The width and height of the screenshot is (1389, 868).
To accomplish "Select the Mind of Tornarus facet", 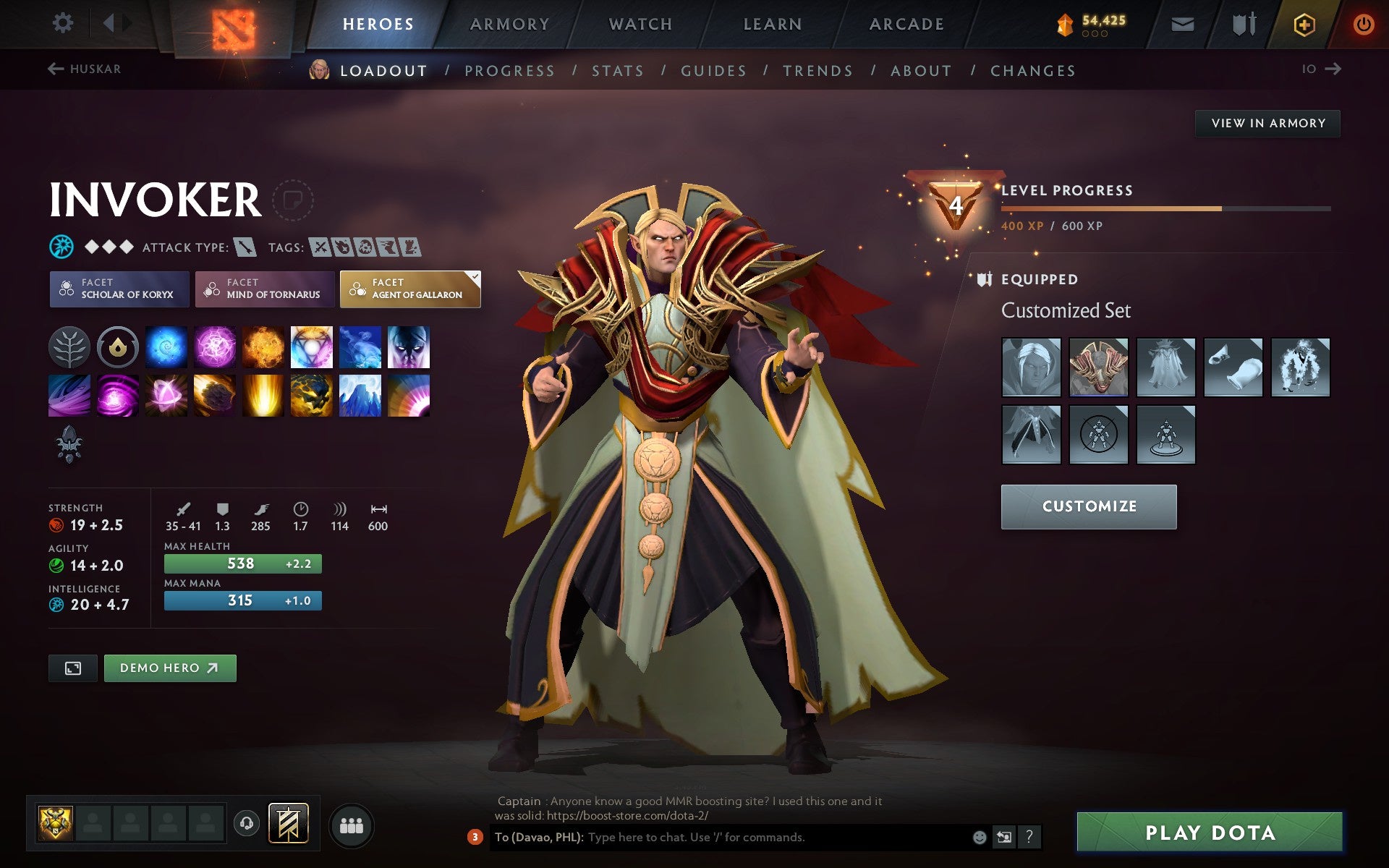I will point(264,289).
